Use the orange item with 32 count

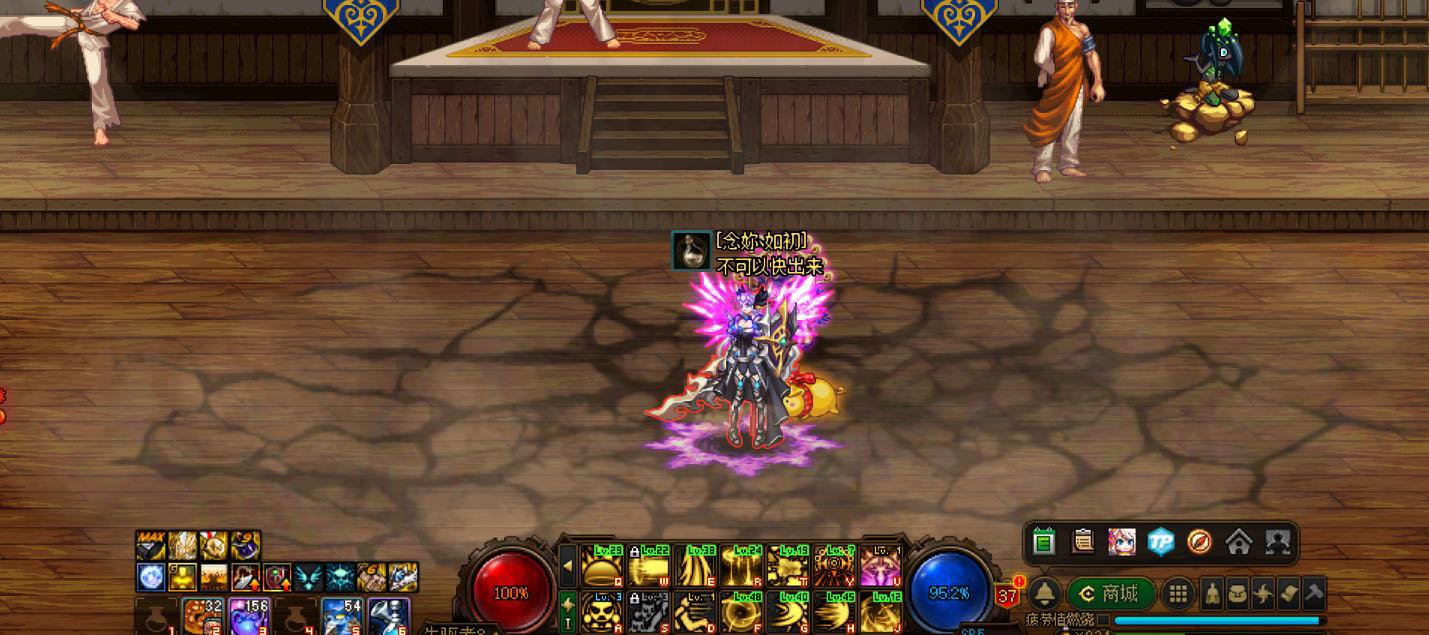click(x=203, y=616)
